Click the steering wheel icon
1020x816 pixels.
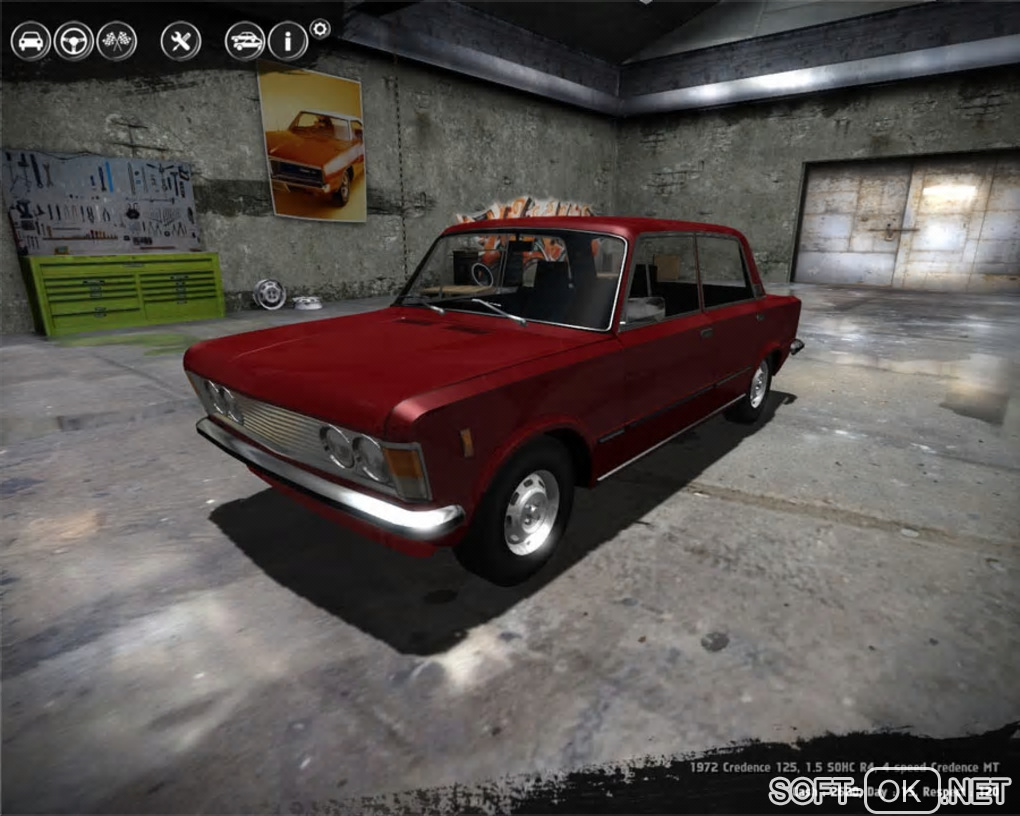tap(74, 41)
